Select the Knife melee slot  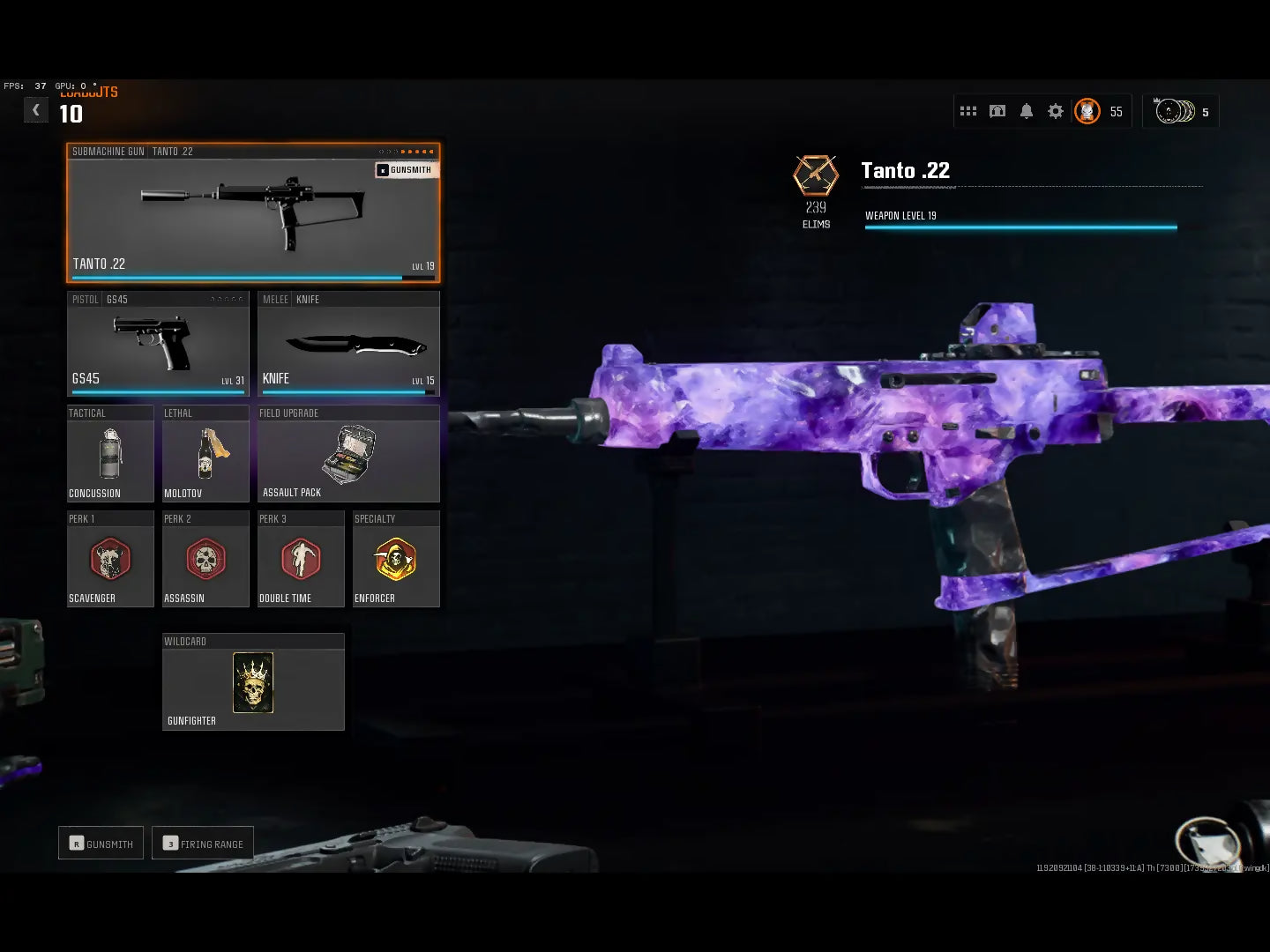pos(348,344)
